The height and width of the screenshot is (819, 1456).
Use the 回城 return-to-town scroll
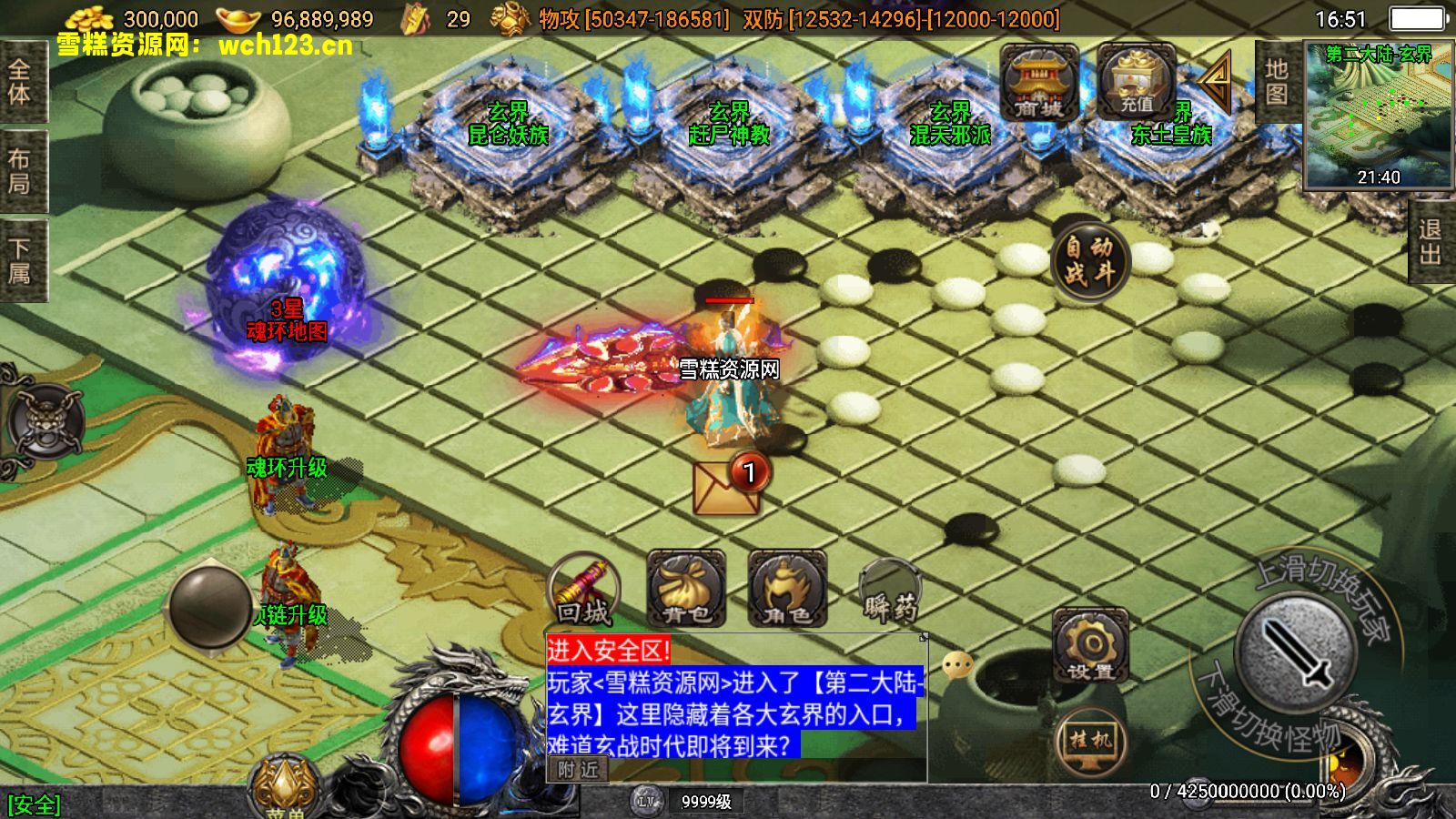tap(584, 591)
